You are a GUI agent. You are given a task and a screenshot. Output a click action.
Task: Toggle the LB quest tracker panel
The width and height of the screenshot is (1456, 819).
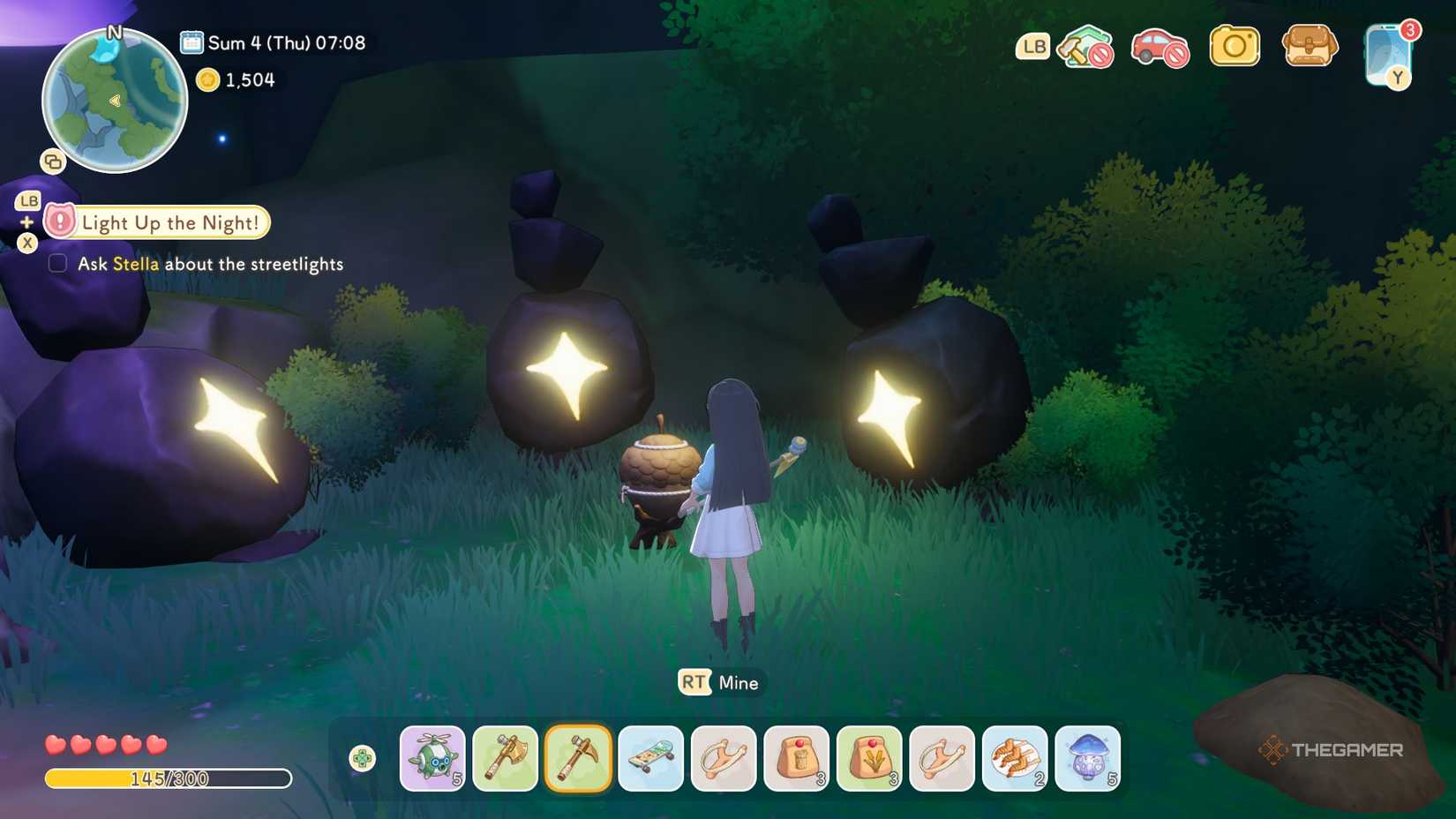(x=26, y=200)
